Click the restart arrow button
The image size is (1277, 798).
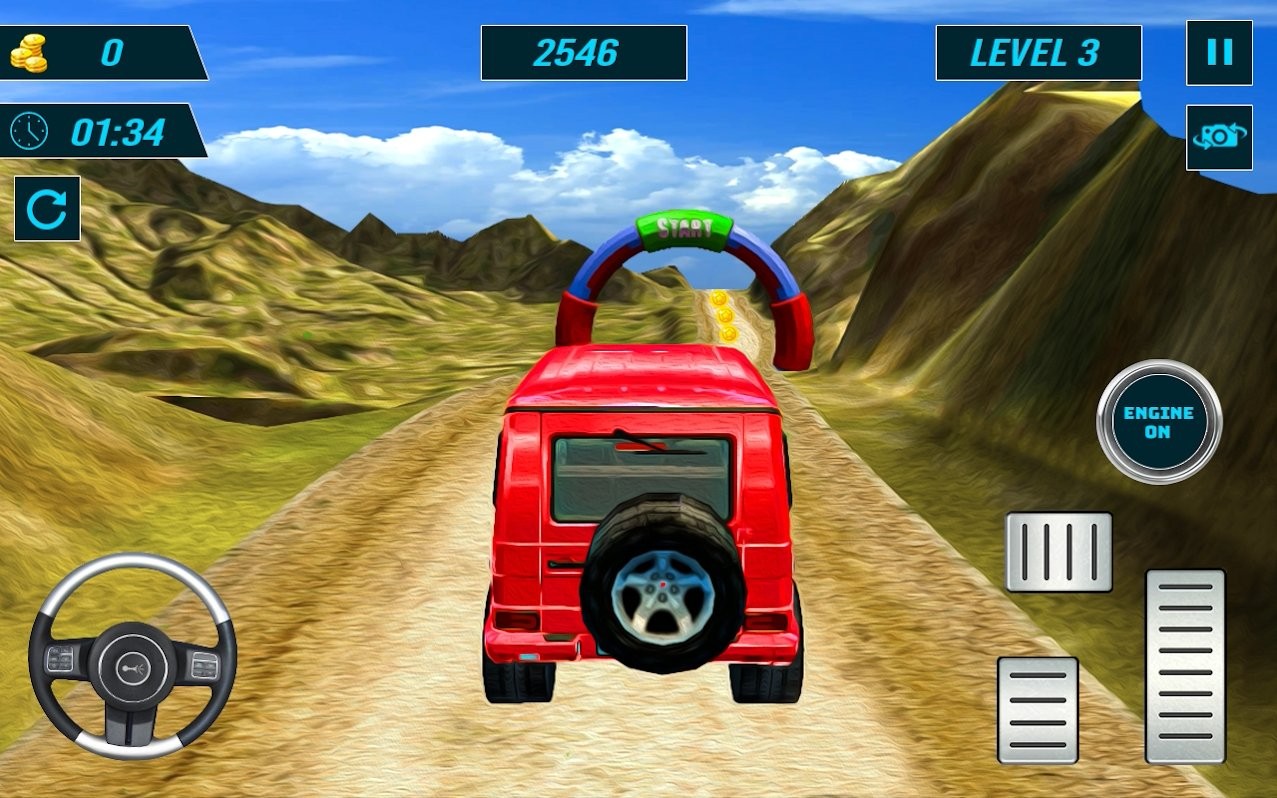tap(47, 209)
